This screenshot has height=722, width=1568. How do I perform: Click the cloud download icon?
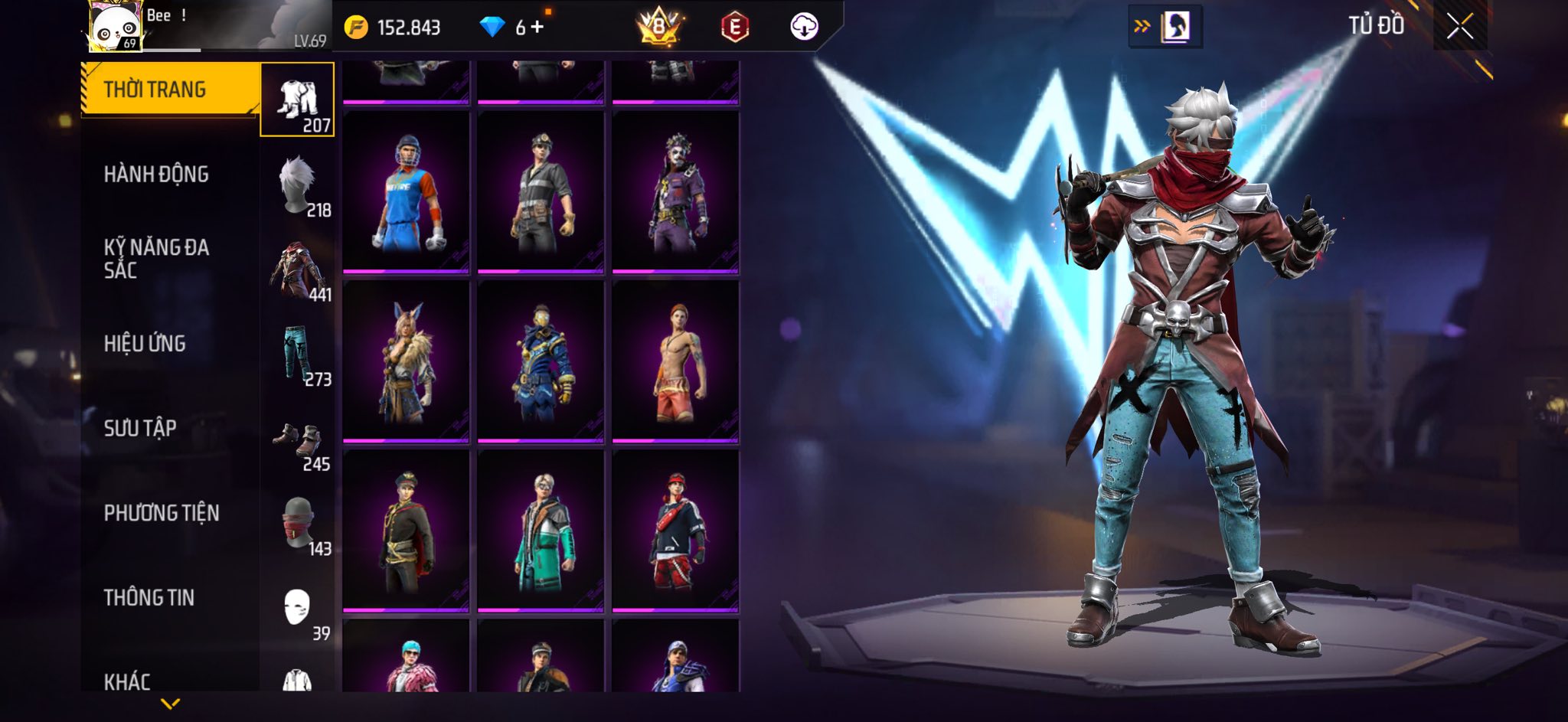(804, 28)
